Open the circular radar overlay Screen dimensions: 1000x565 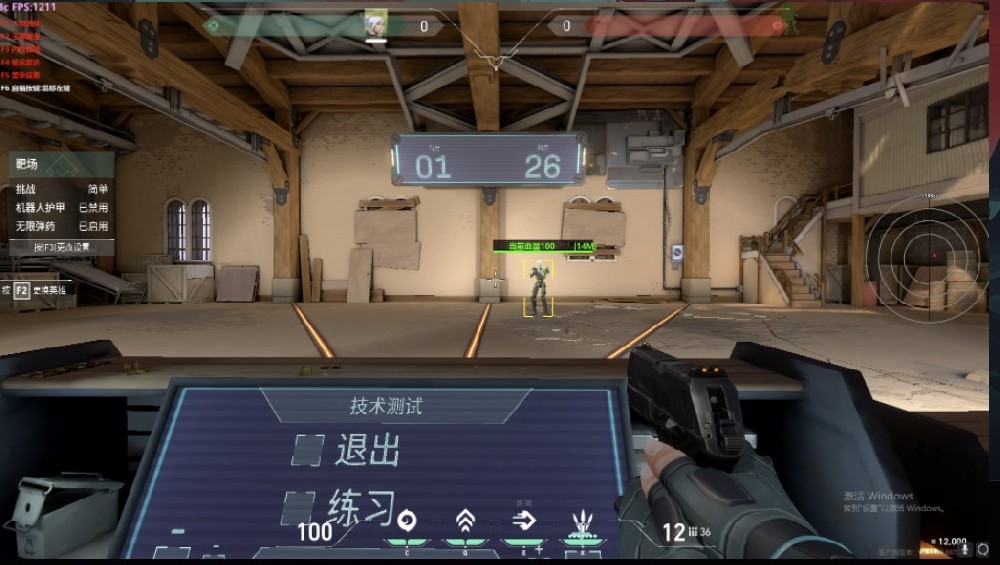[930, 254]
